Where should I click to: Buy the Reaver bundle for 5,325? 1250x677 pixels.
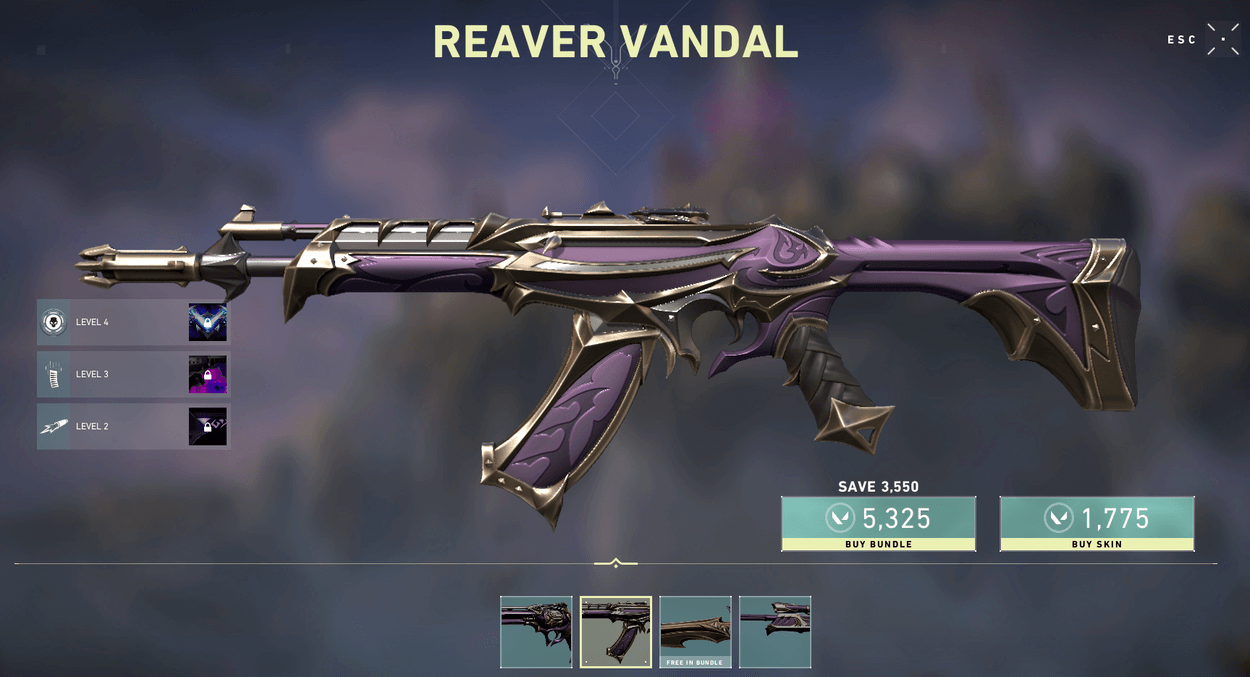coord(878,523)
